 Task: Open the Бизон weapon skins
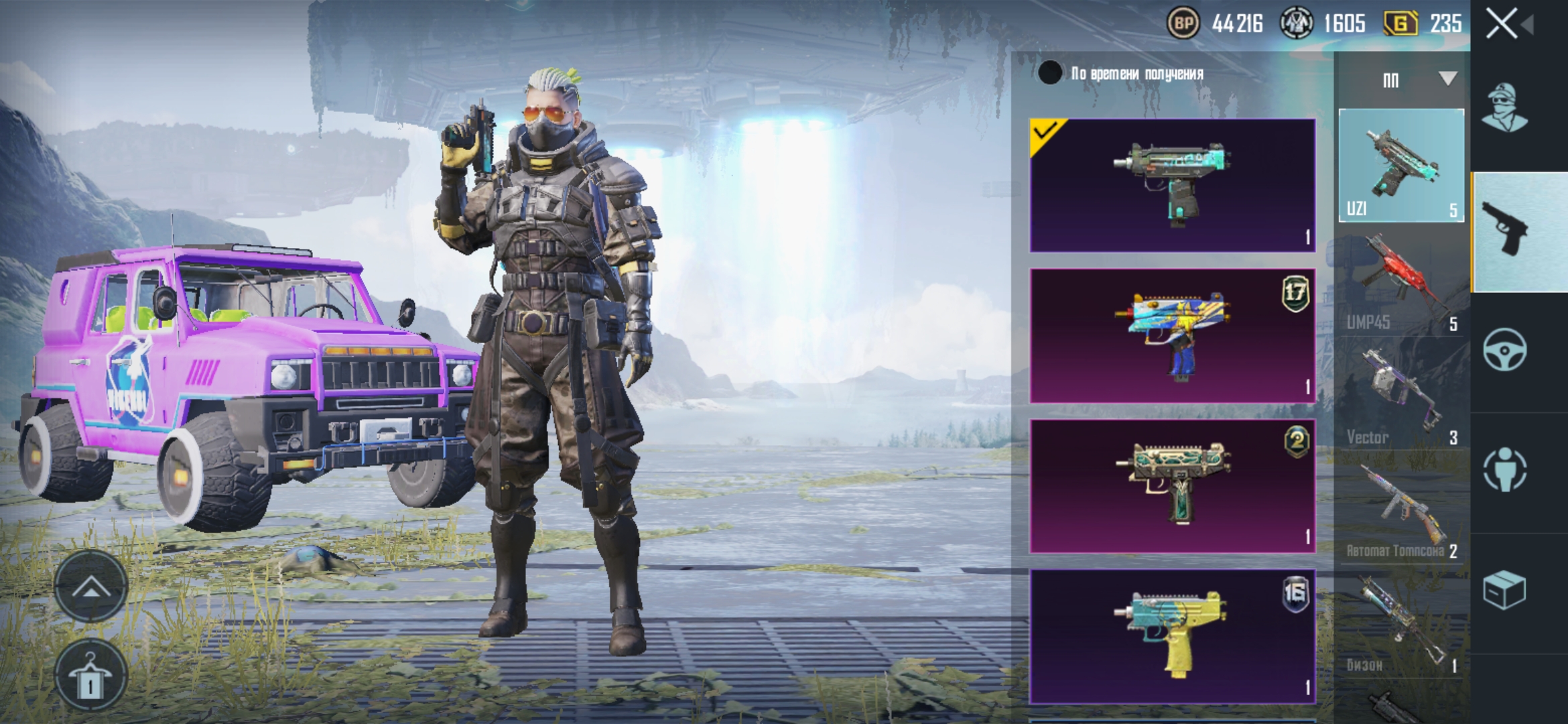tap(1401, 623)
